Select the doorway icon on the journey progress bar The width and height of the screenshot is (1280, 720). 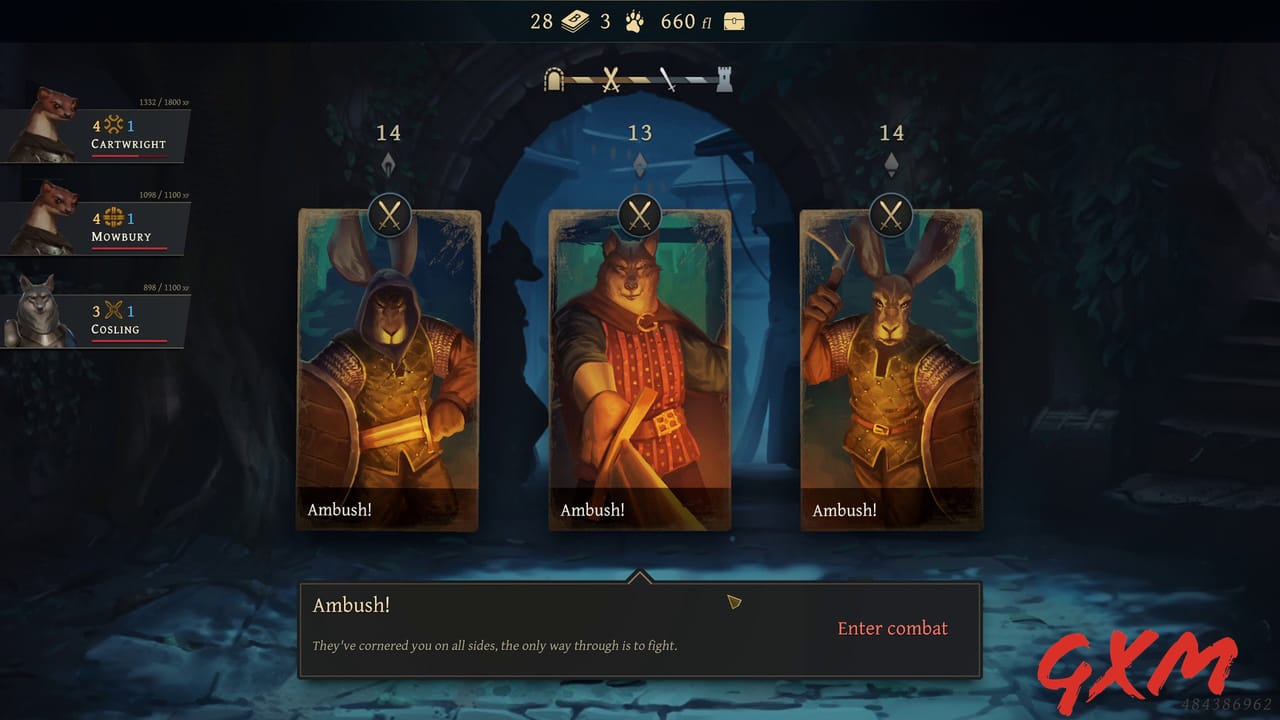pyautogui.click(x=554, y=79)
